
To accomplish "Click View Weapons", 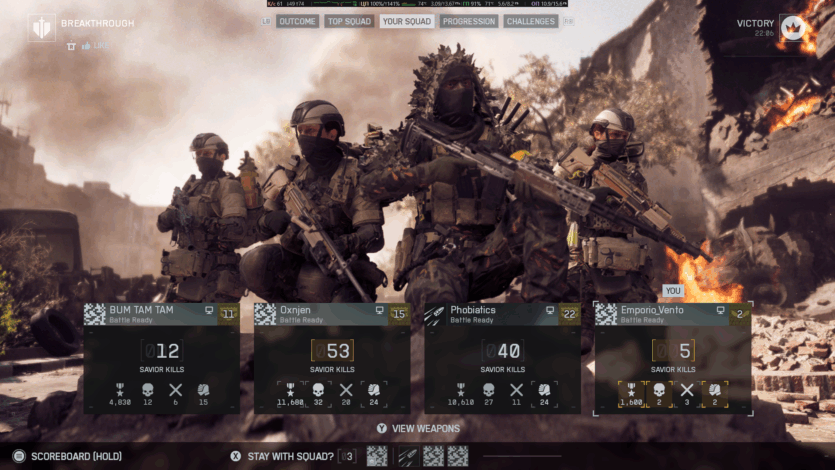I will [418, 429].
